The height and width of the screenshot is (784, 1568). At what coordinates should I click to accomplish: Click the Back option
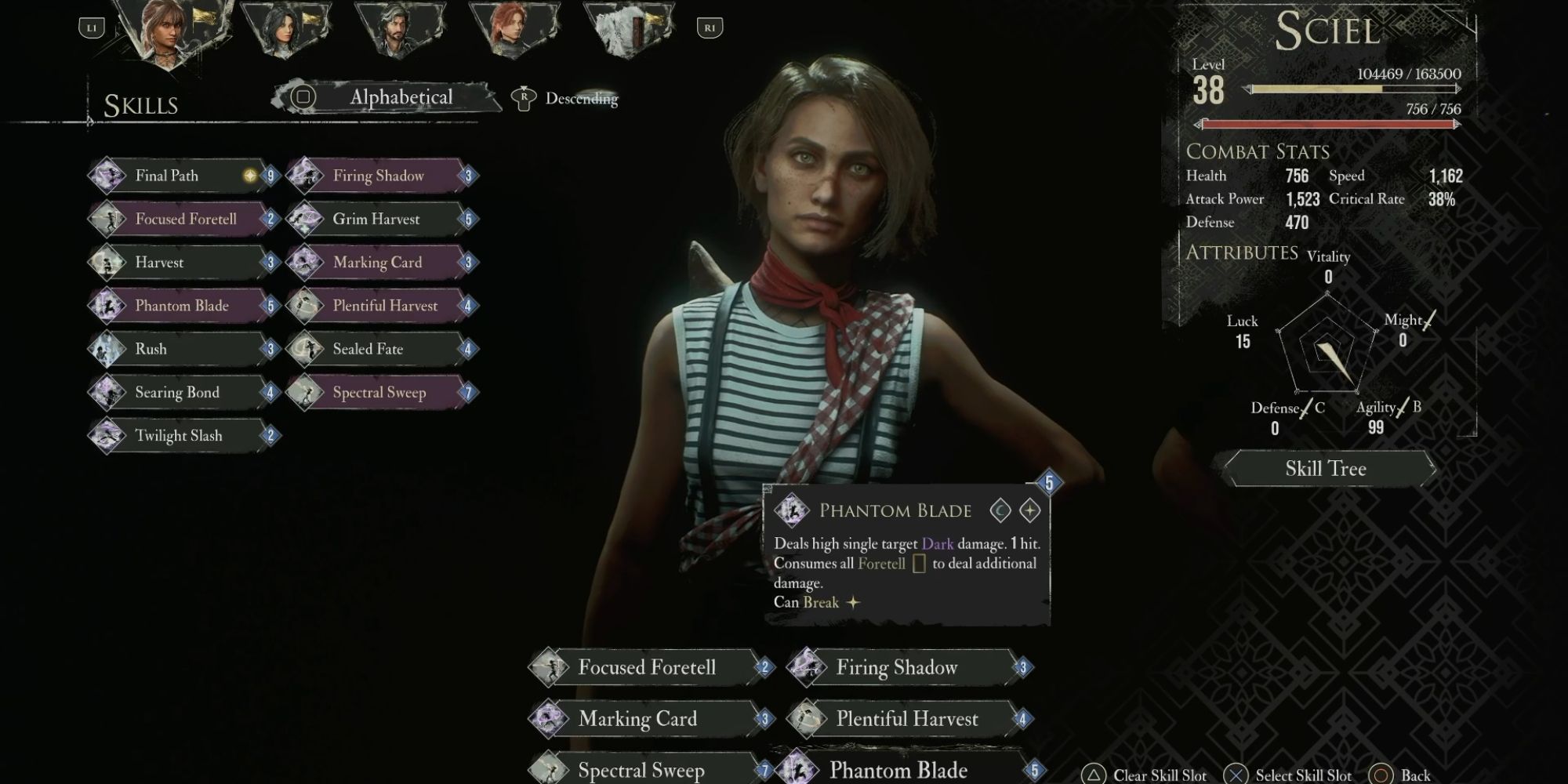1403,775
